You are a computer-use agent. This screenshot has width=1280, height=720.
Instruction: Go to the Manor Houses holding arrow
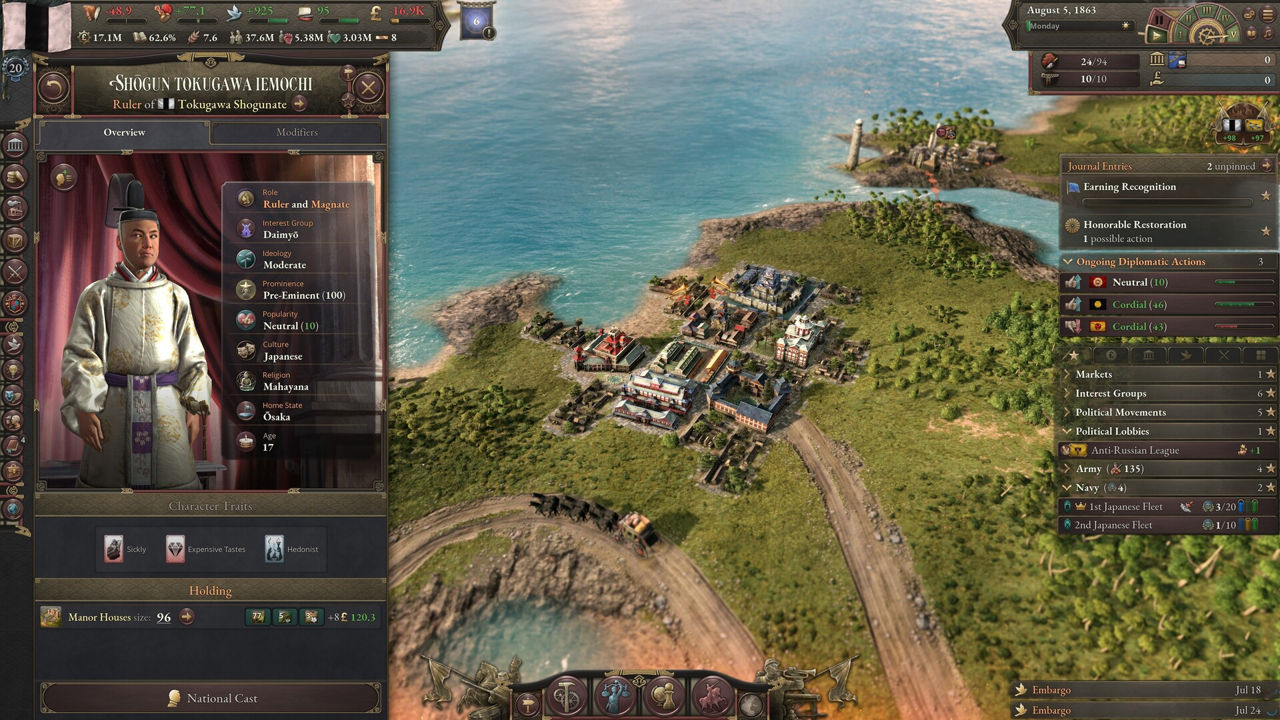click(186, 617)
